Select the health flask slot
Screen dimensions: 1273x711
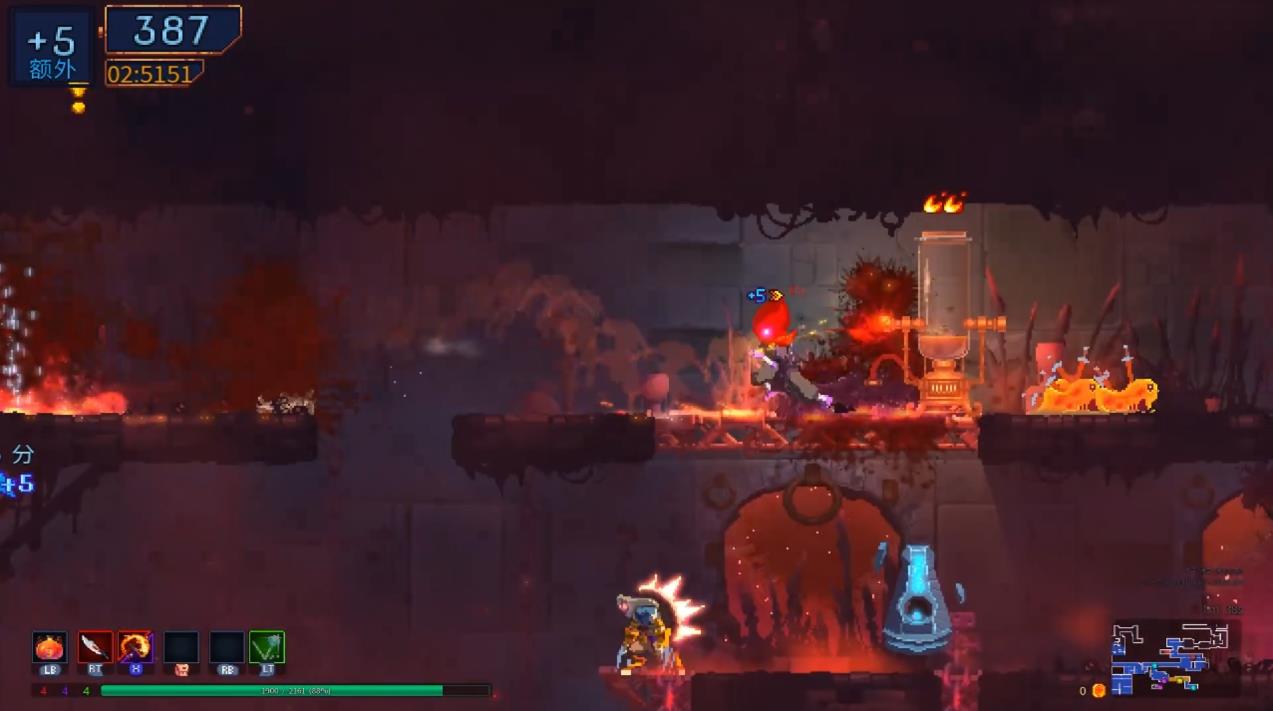click(x=49, y=647)
